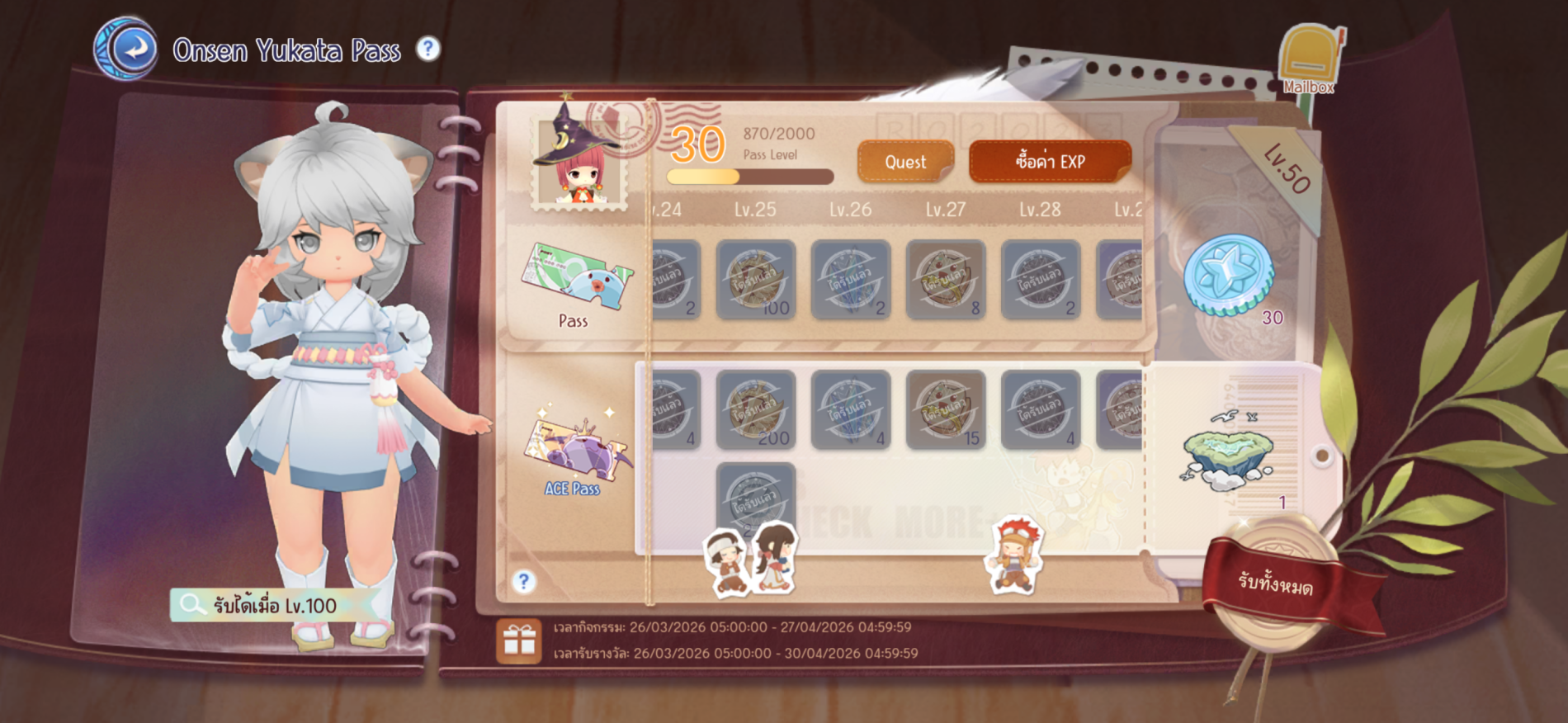Buy pass EXP with the red button
The height and width of the screenshot is (723, 1568).
(x=1050, y=162)
